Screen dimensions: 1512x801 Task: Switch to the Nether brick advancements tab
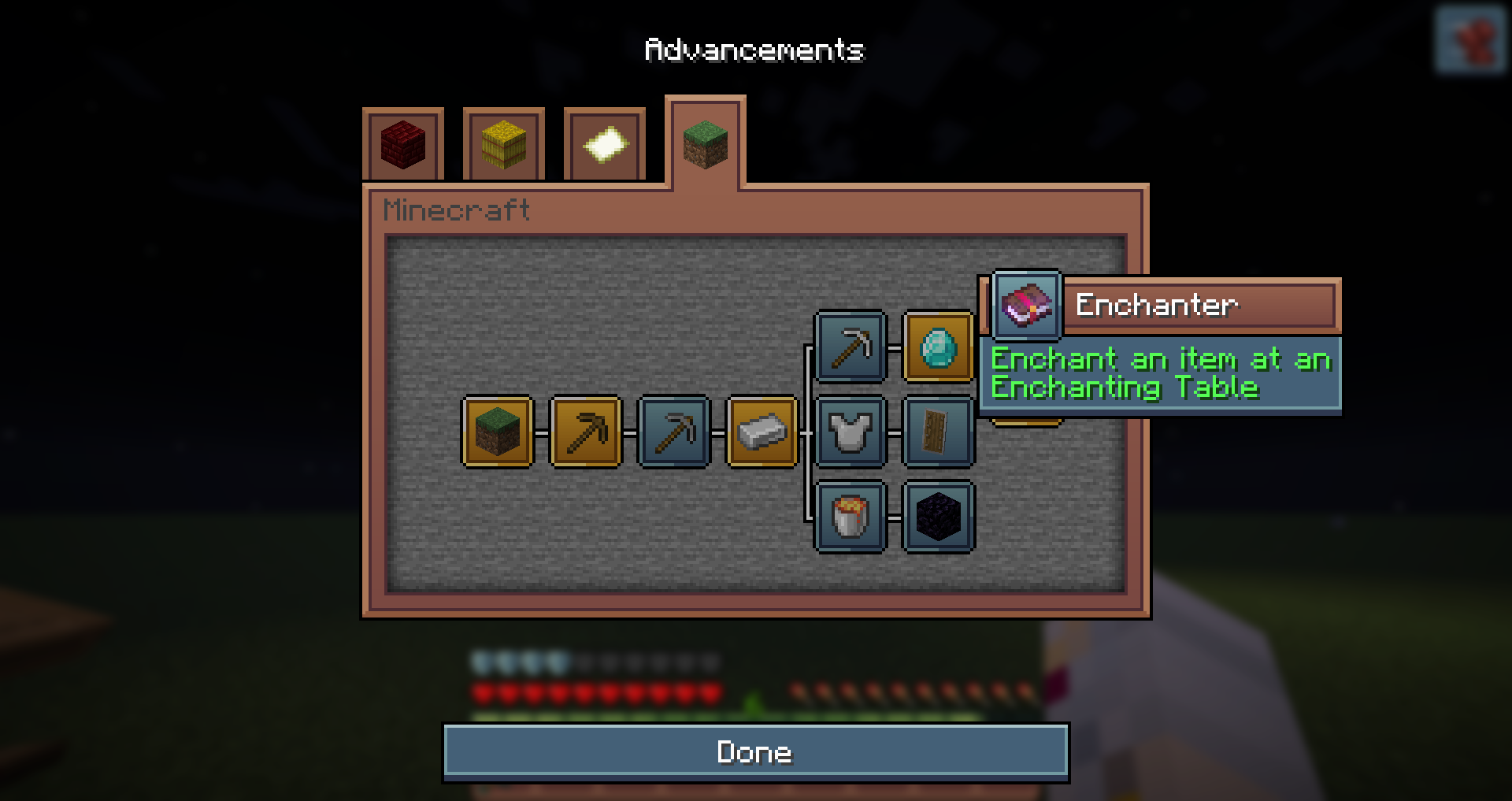(x=403, y=145)
